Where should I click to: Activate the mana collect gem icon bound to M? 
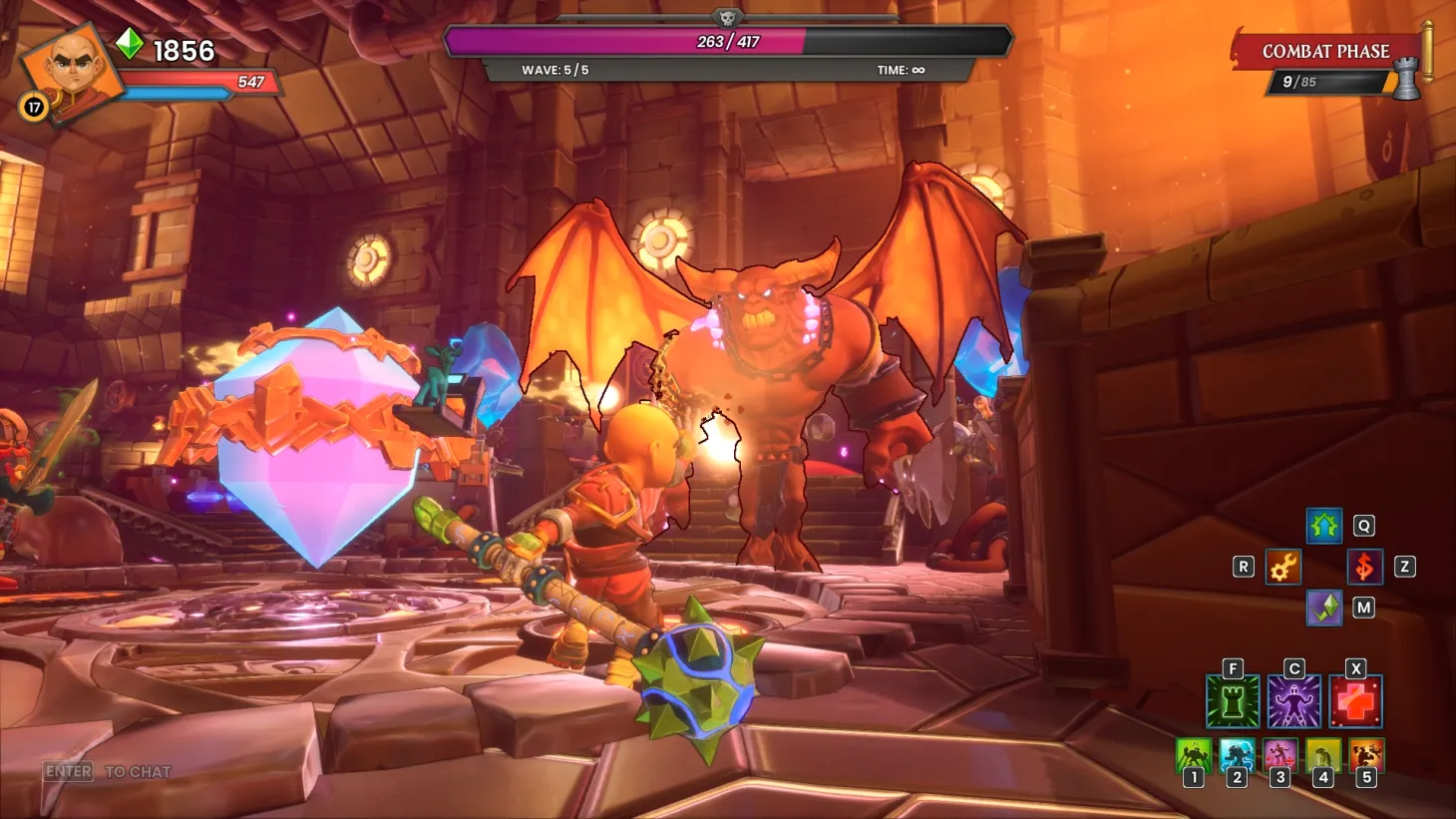pyautogui.click(x=1323, y=609)
